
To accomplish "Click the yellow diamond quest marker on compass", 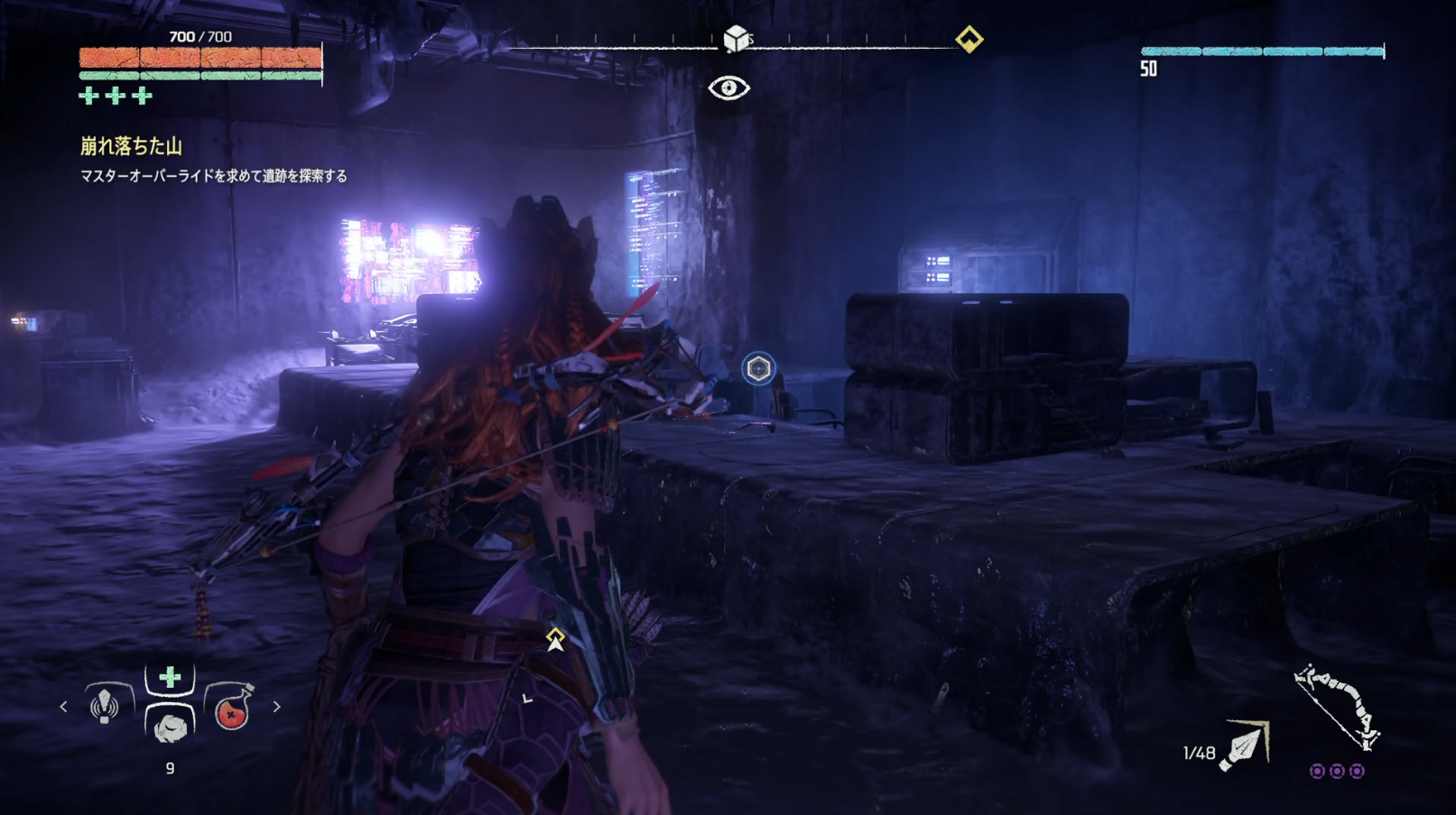I will [969, 40].
